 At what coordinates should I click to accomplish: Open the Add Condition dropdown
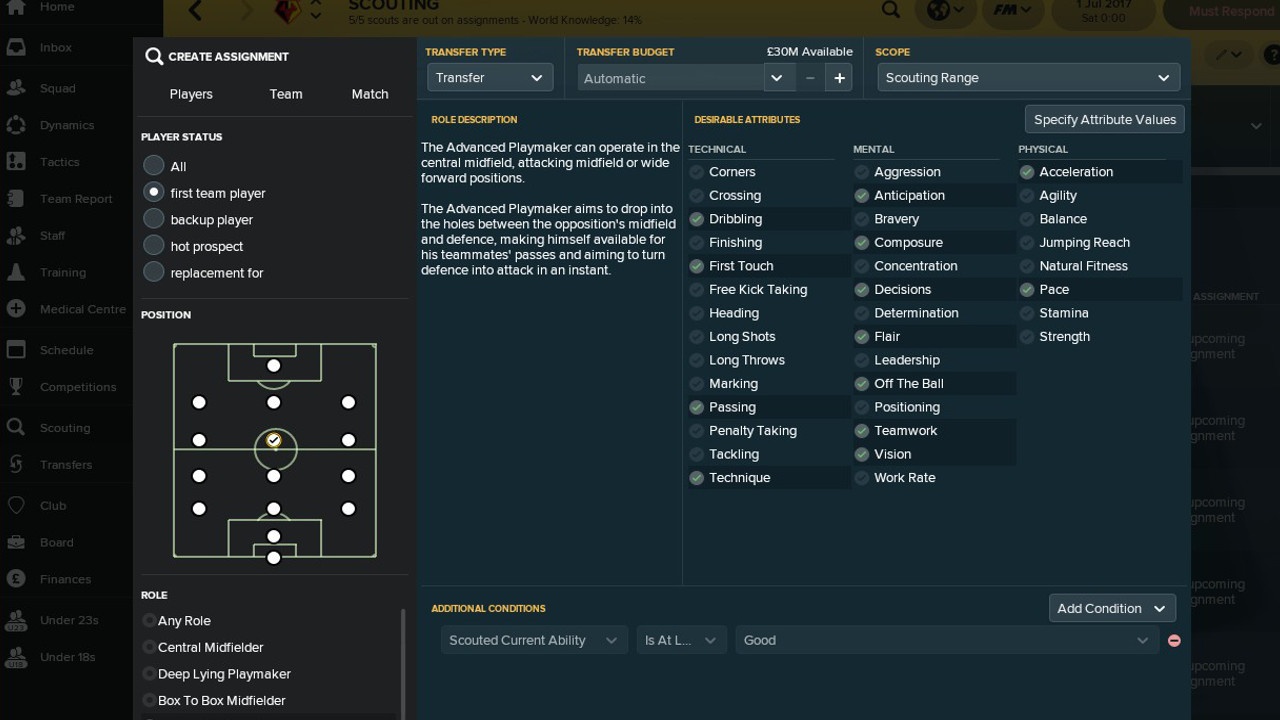pos(1111,608)
